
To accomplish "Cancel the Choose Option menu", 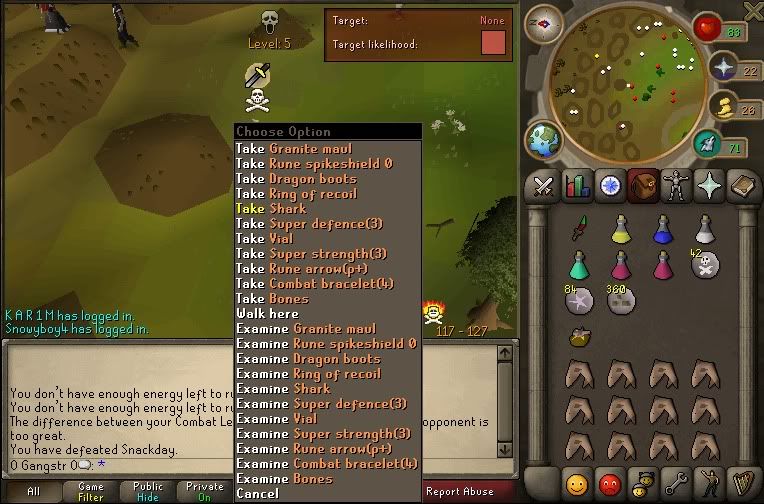I will point(258,494).
